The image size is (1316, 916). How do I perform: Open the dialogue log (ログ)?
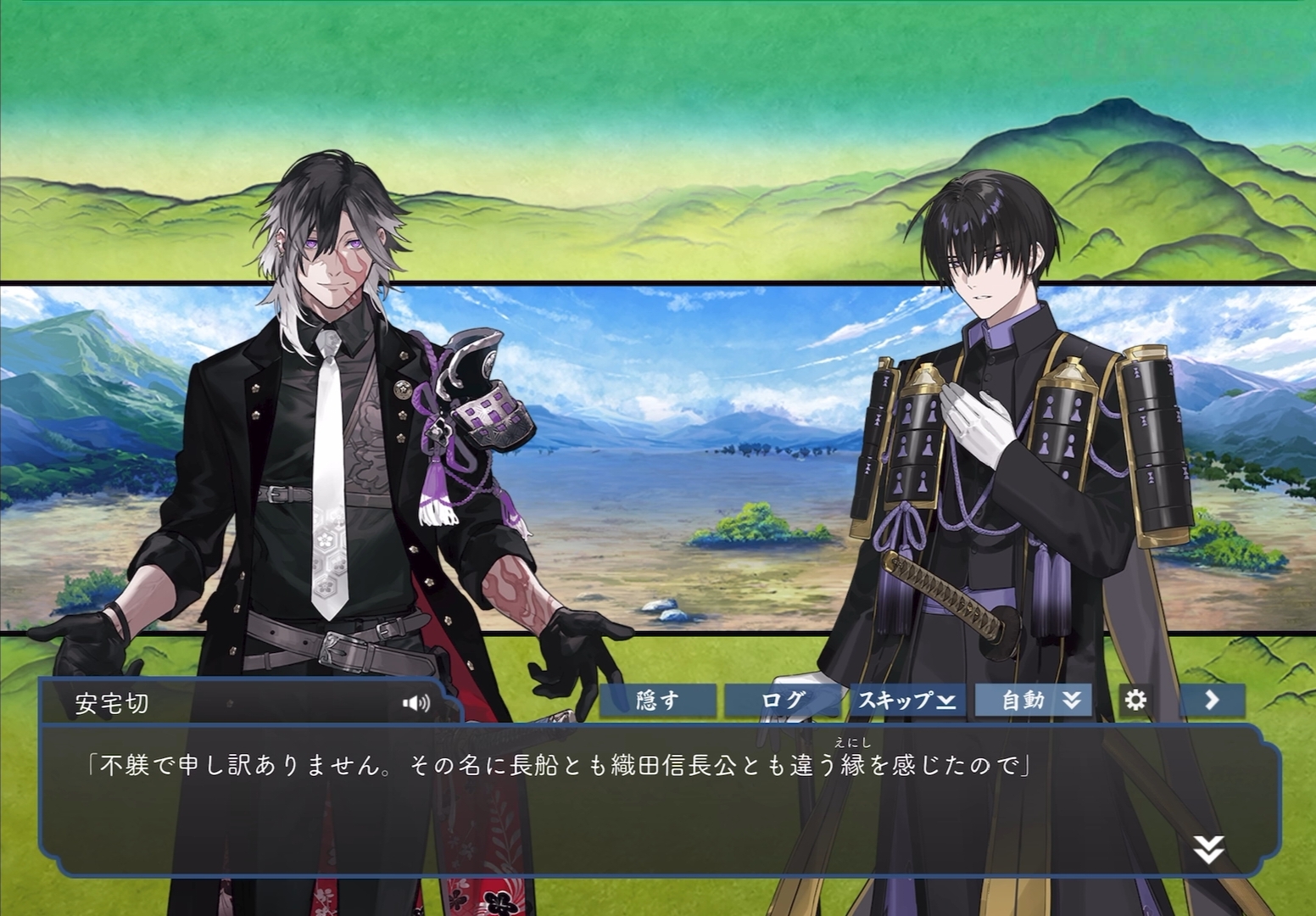pyautogui.click(x=783, y=701)
